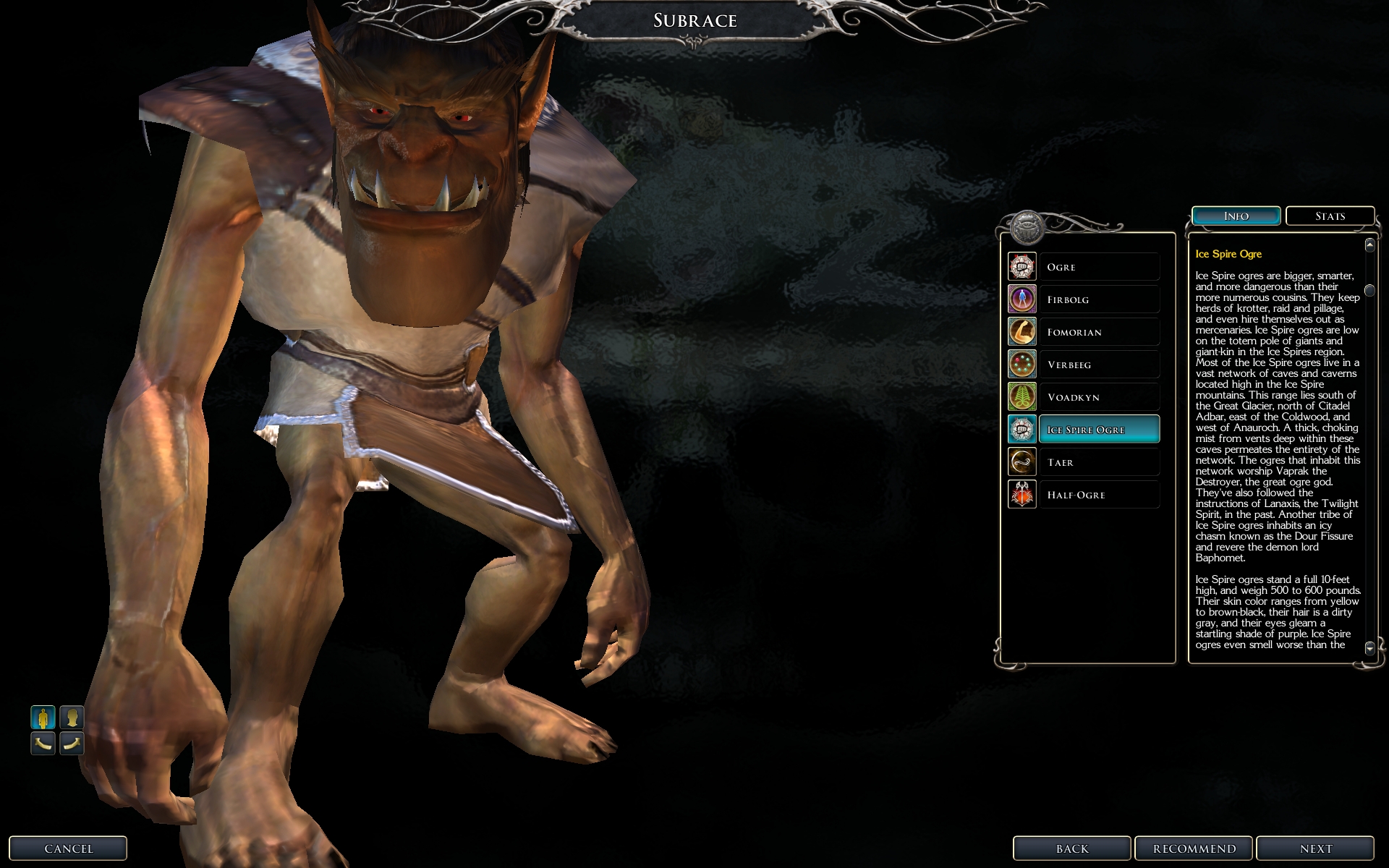1389x868 pixels.
Task: Click the description scrollbar up arrow
Action: coord(1369,245)
